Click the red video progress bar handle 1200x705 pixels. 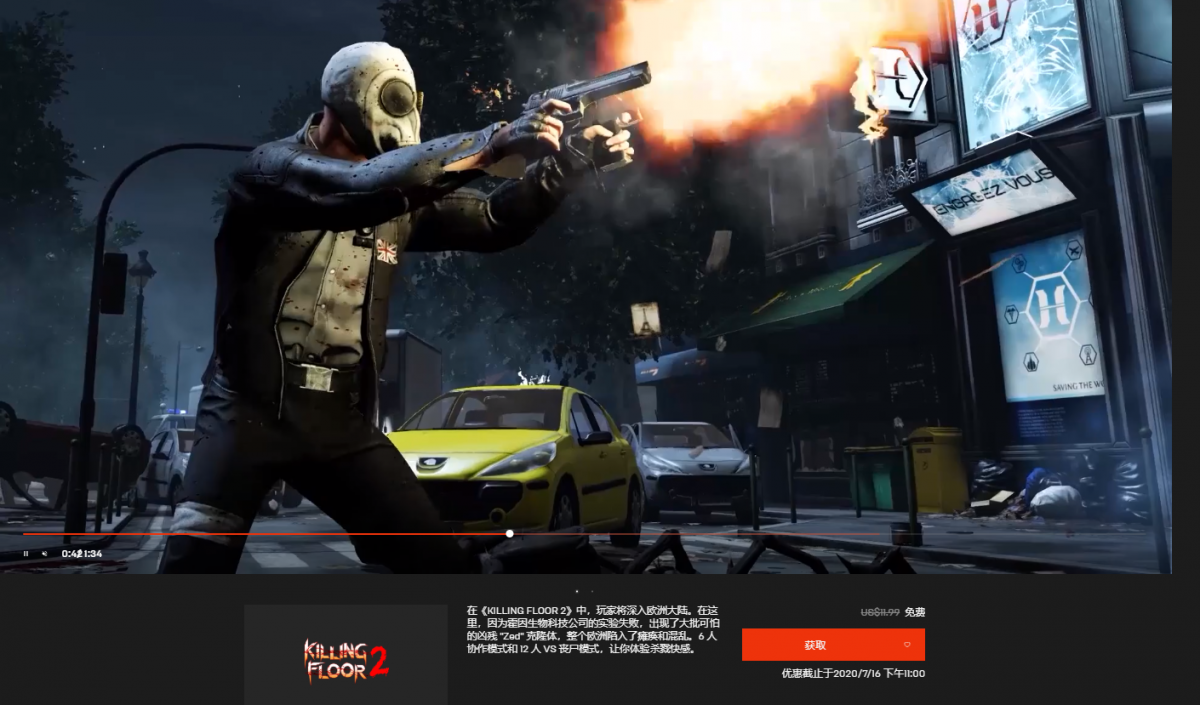coord(509,534)
